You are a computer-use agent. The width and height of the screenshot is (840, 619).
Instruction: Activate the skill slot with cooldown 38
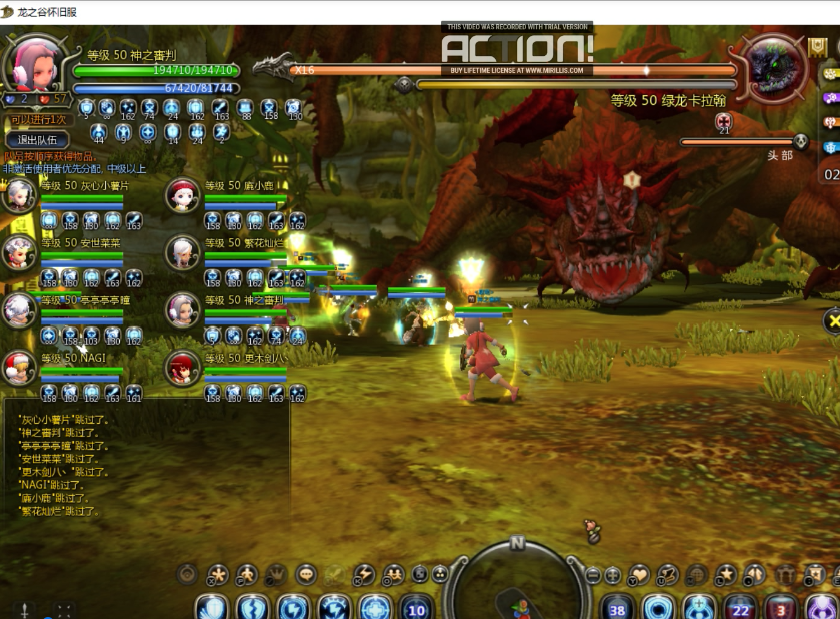(617, 608)
